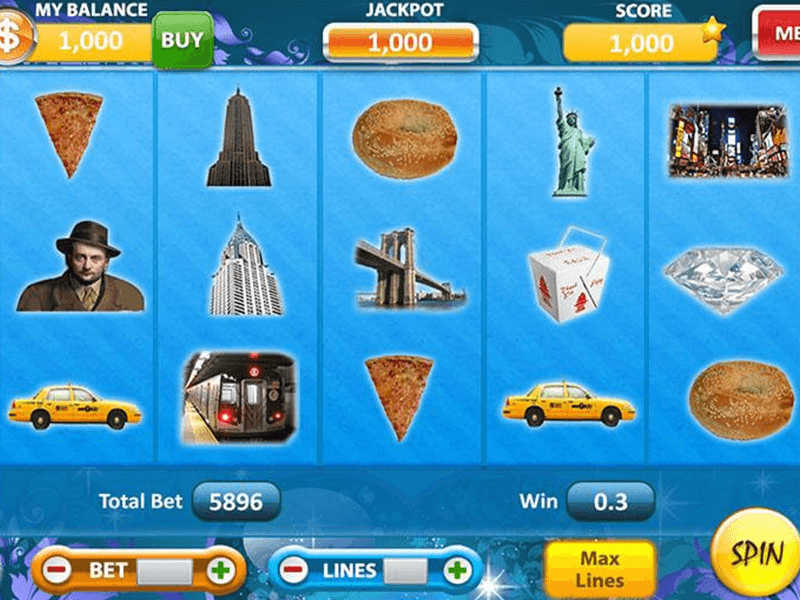Add more lines with the plus button
Screen dimensions: 800x600
click(457, 571)
